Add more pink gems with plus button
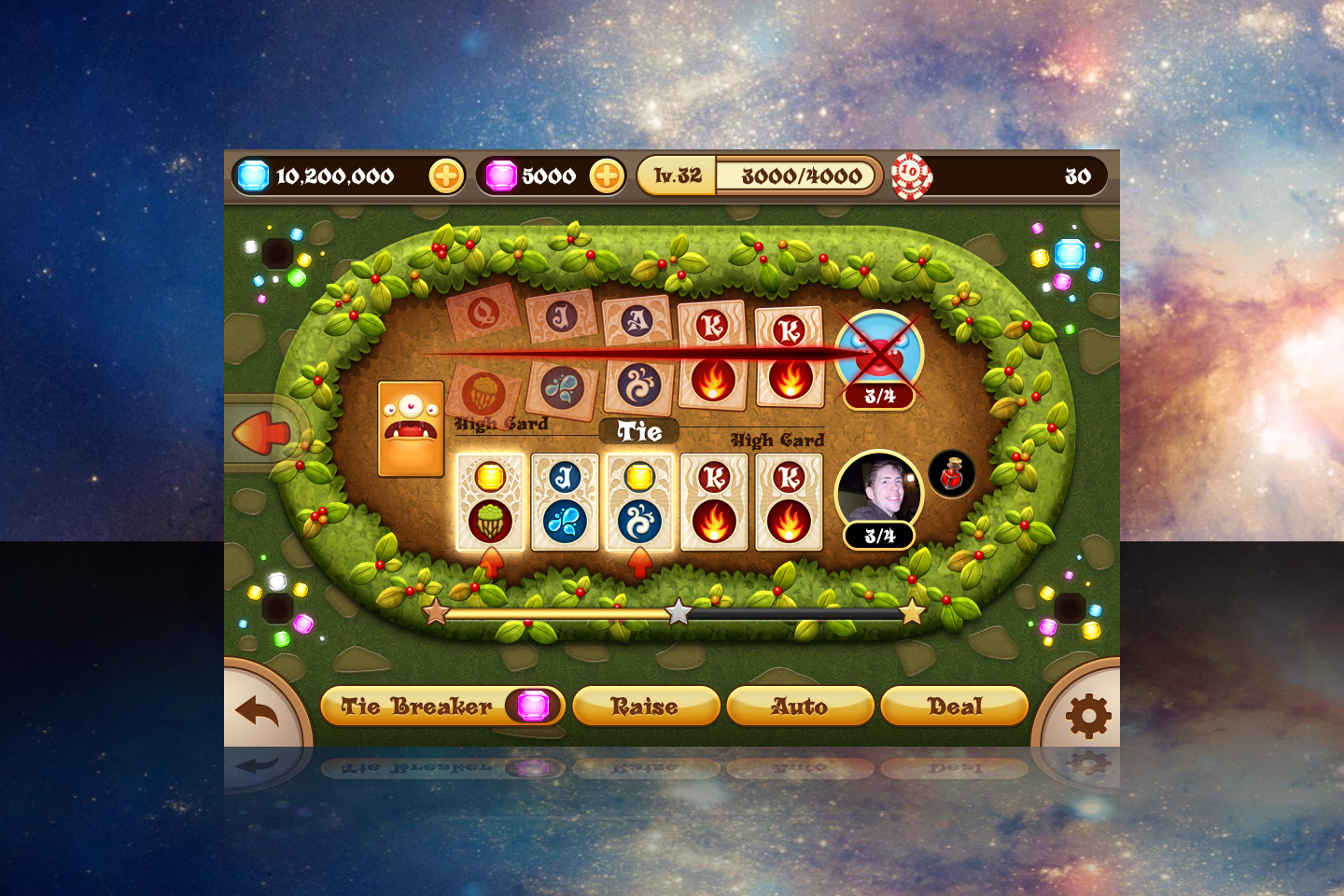1344x896 pixels. coord(607,175)
